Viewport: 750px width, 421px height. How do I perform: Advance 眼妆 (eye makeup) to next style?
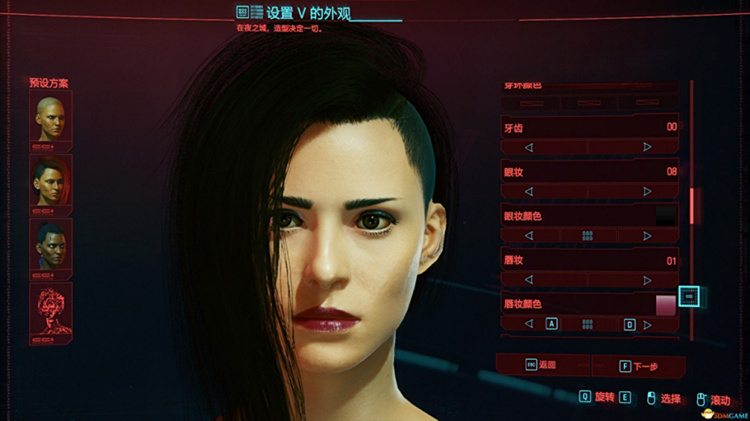click(647, 191)
